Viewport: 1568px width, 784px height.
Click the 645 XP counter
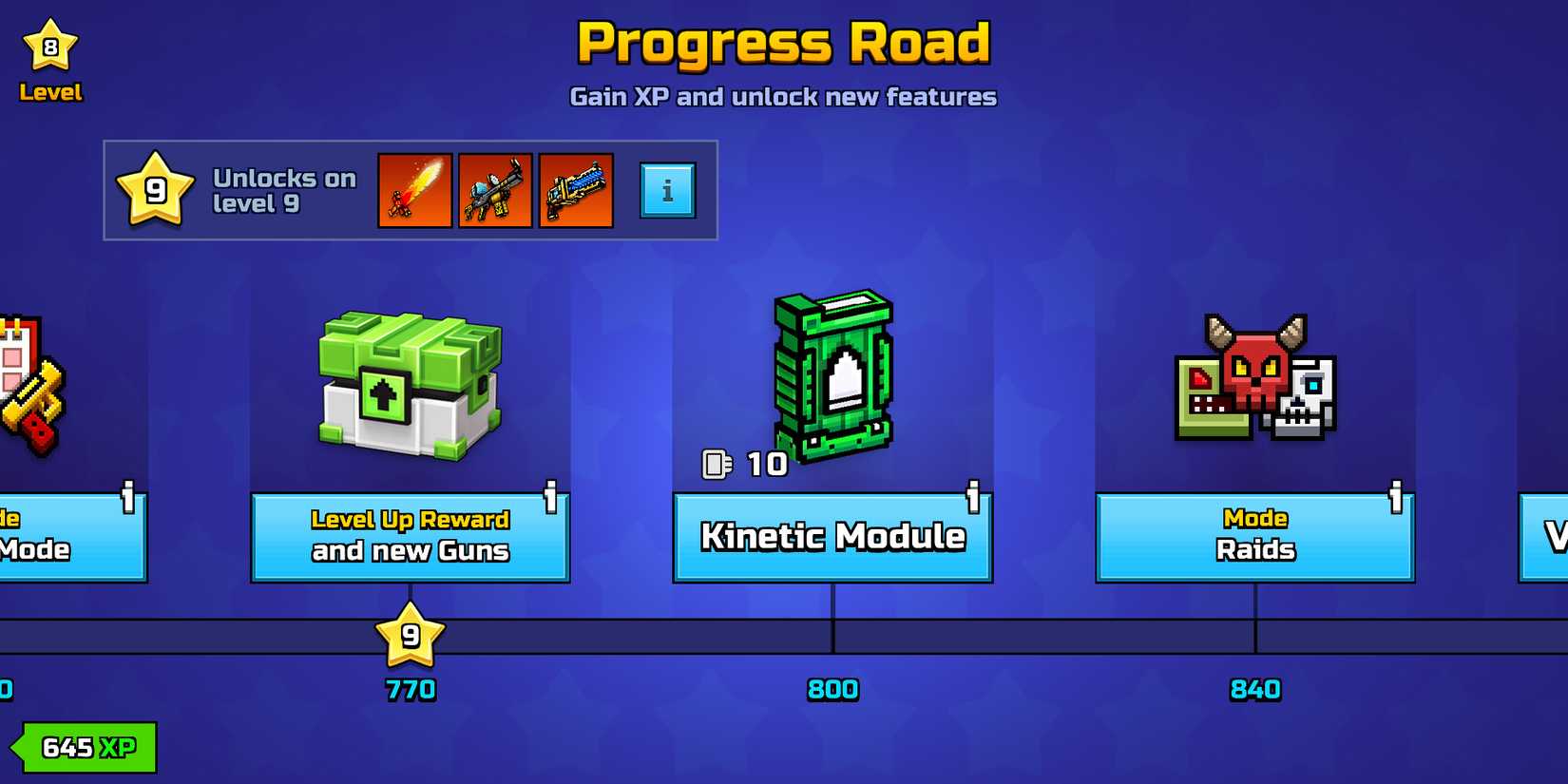[x=84, y=747]
